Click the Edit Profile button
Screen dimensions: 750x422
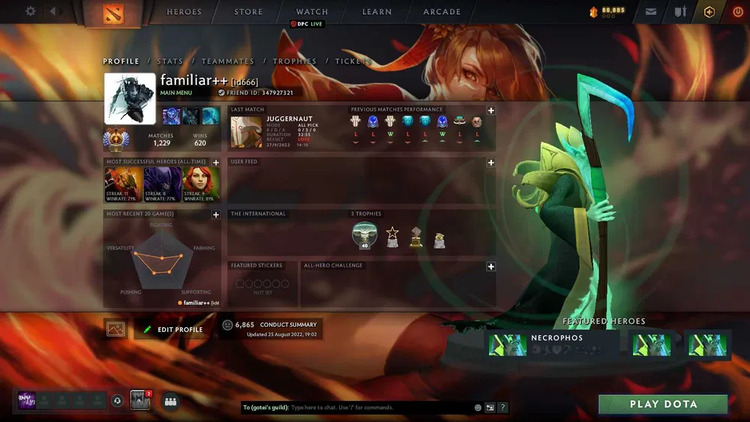pos(173,329)
